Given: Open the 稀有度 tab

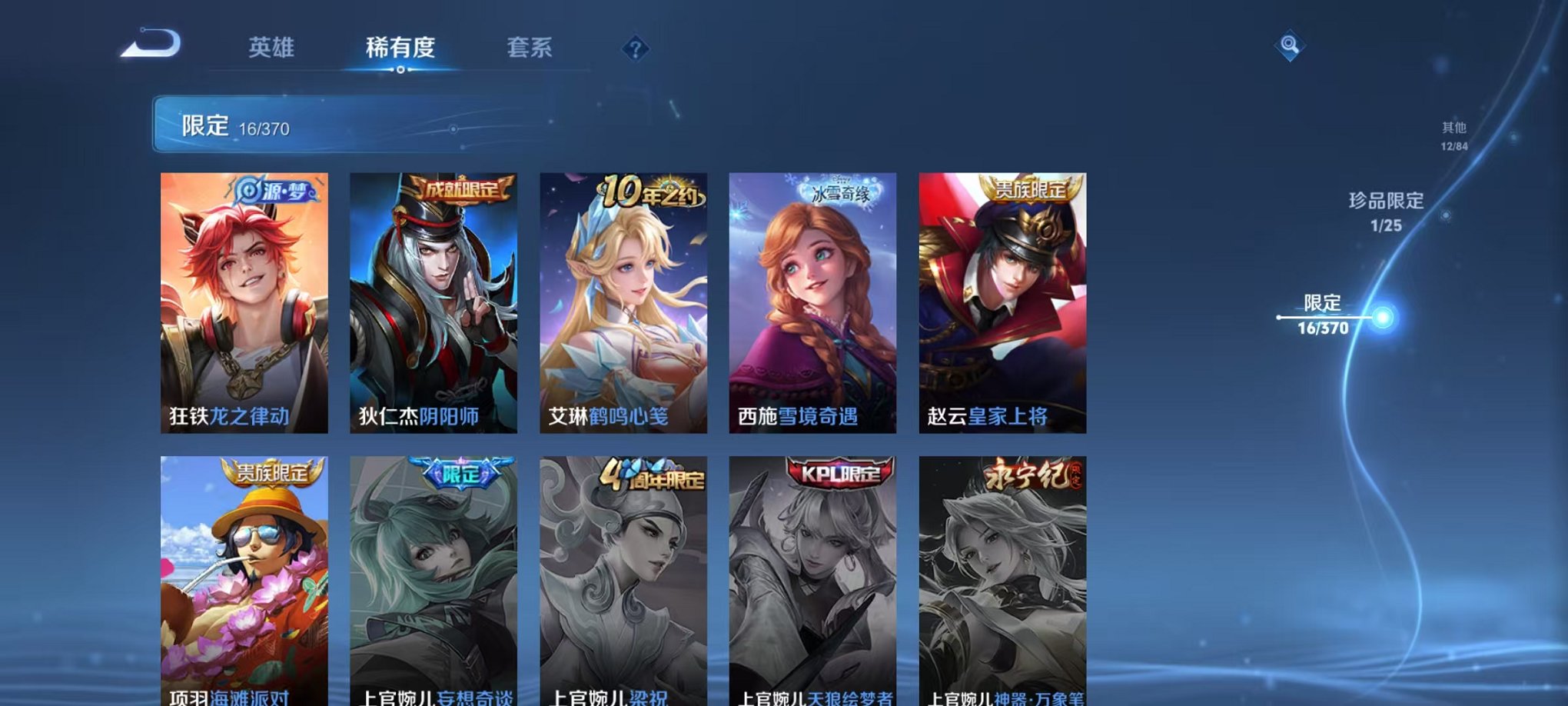Looking at the screenshot, I should point(398,46).
